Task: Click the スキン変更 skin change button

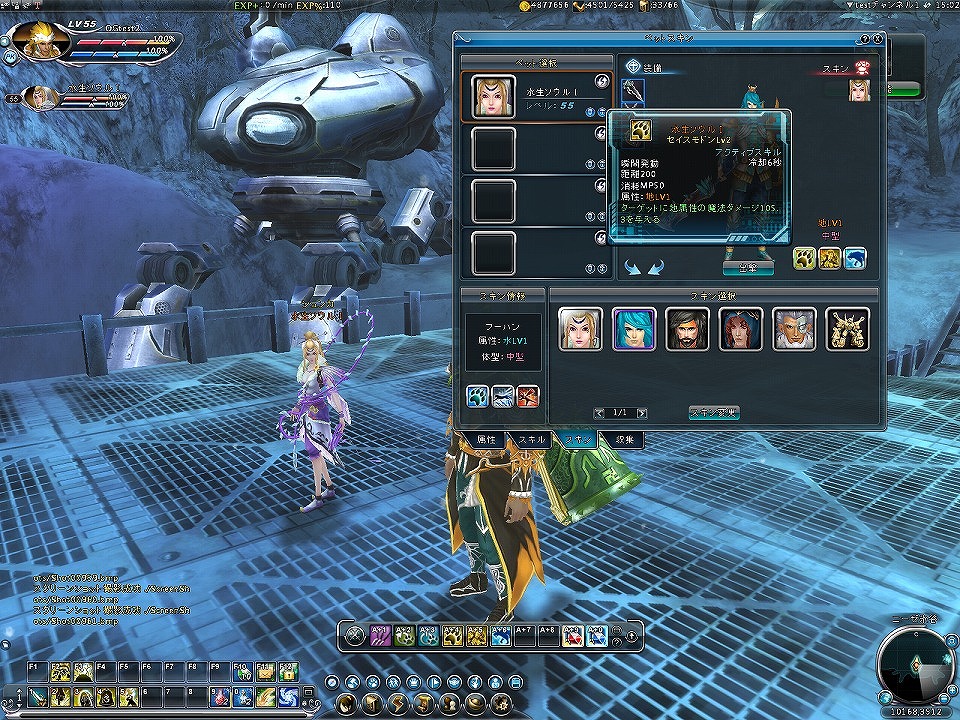Action: click(x=714, y=412)
